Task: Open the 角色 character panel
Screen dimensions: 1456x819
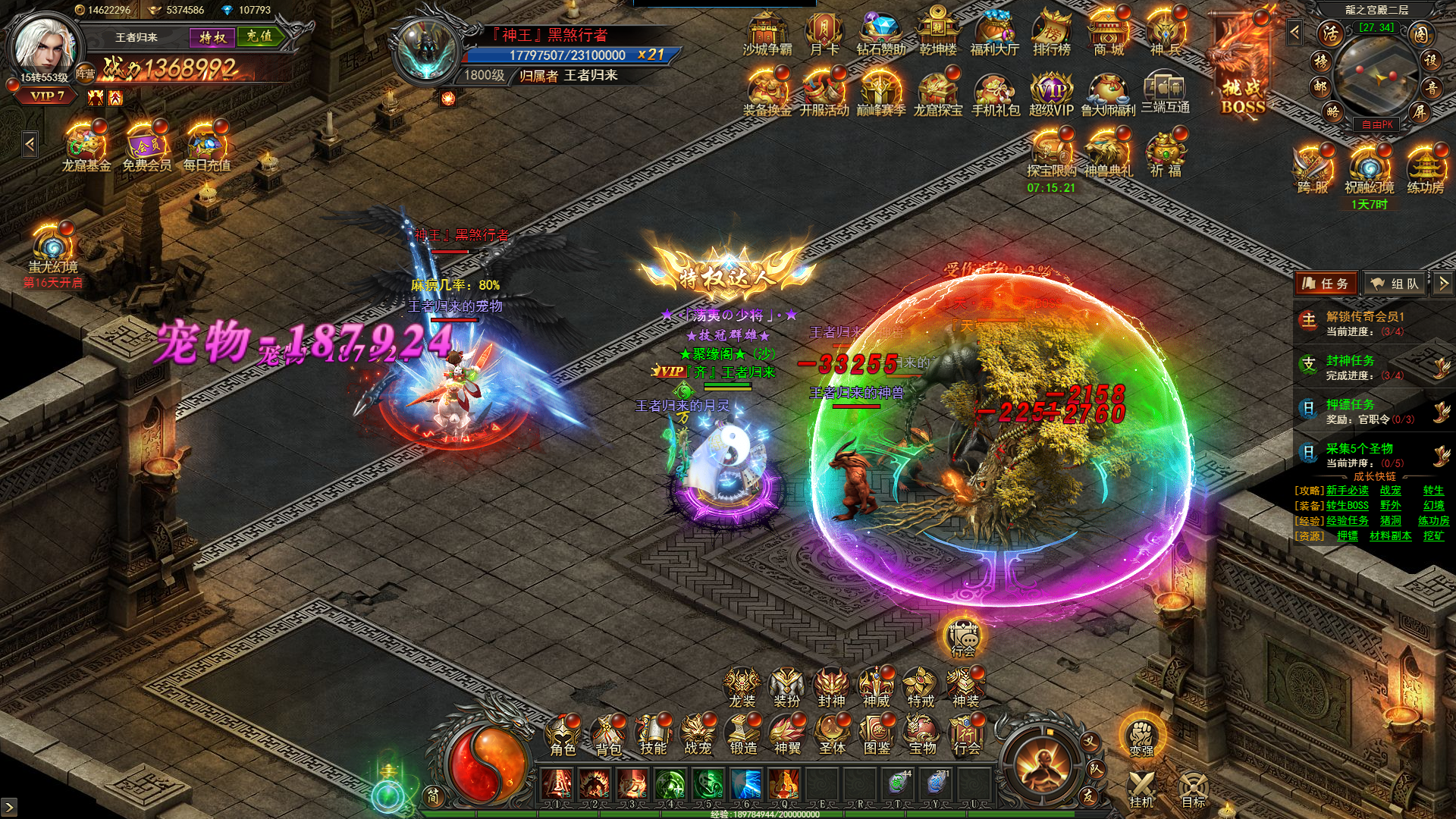Action: pyautogui.click(x=563, y=734)
